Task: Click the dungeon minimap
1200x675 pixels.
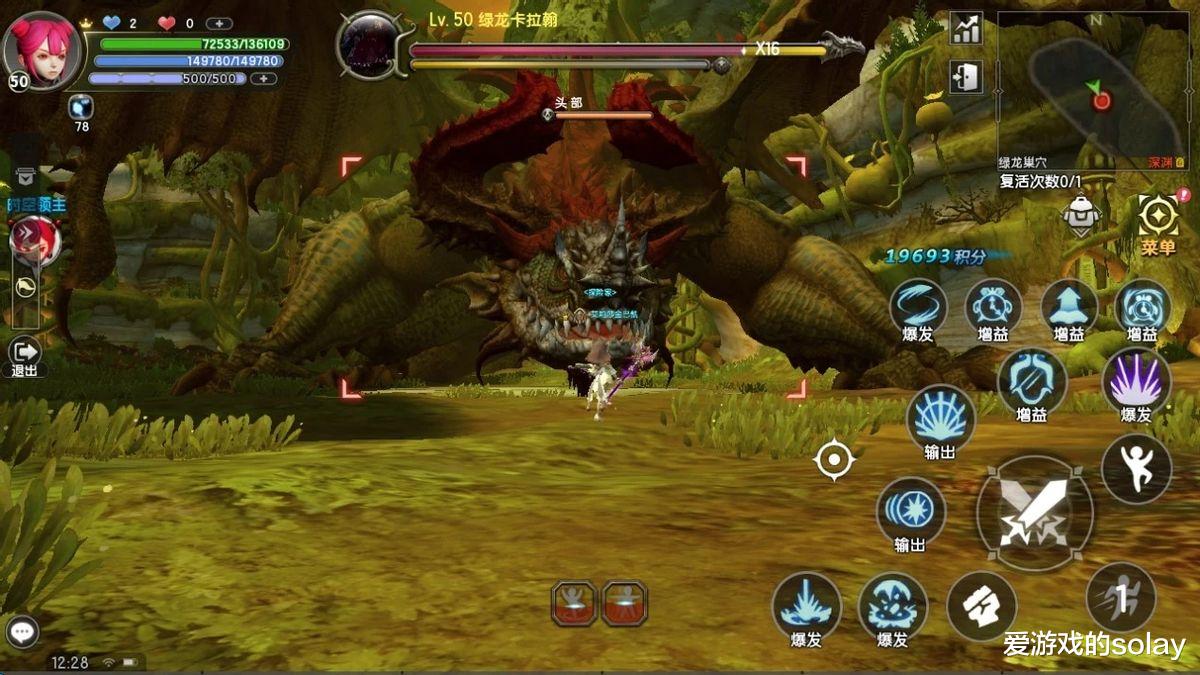Action: pos(1094,88)
